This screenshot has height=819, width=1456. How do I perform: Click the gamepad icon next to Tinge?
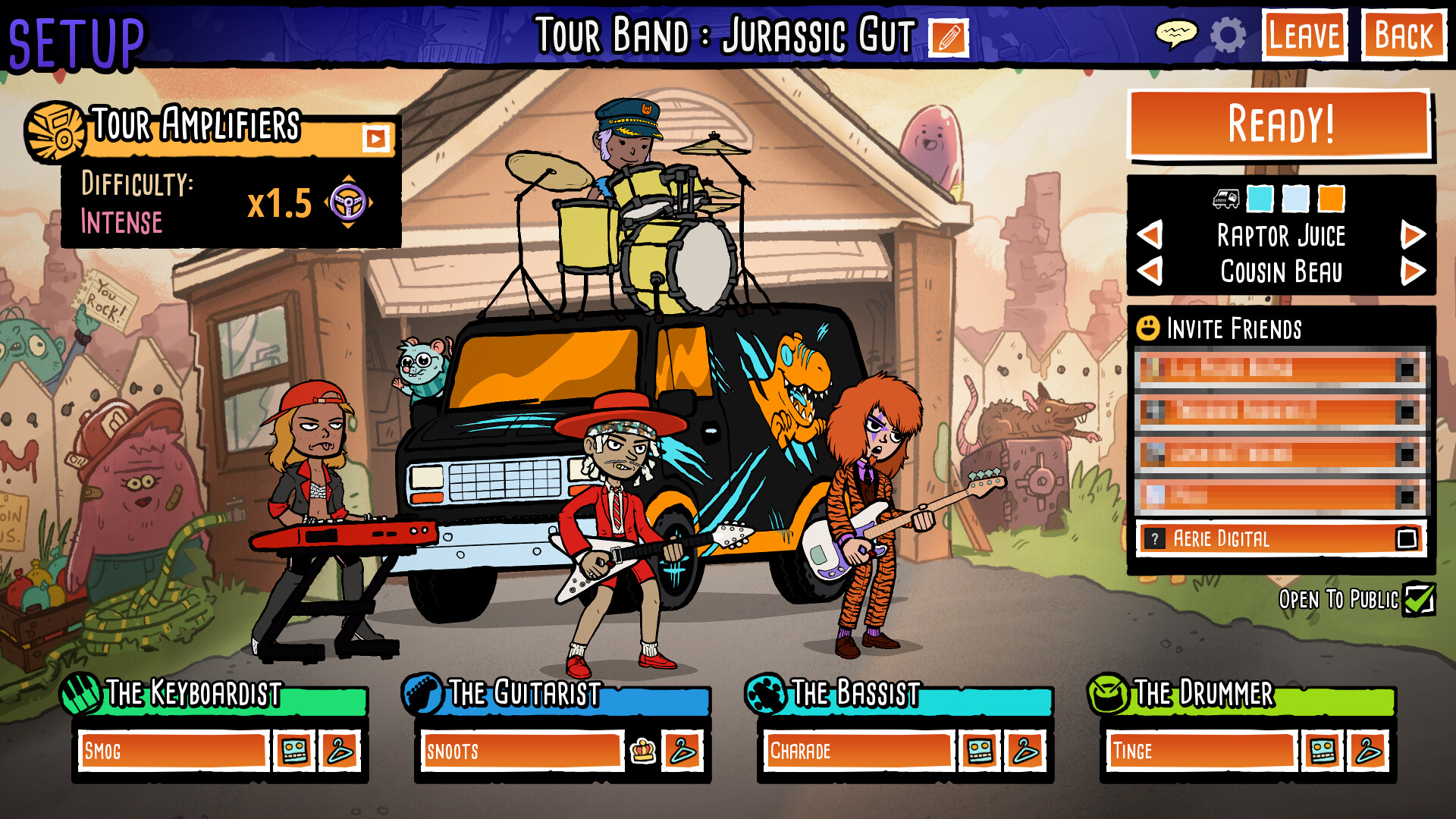[x=1321, y=751]
